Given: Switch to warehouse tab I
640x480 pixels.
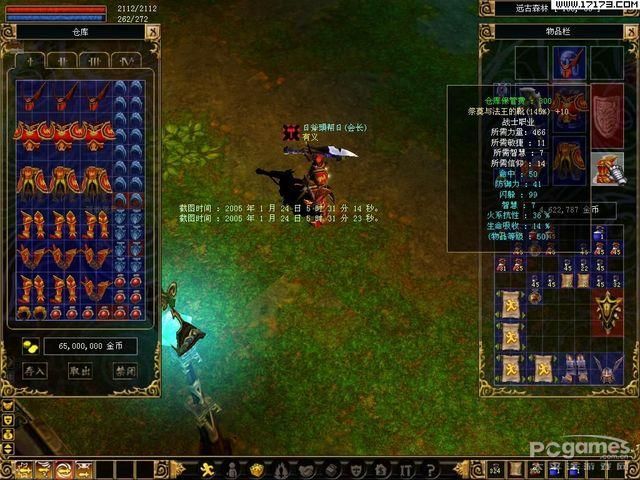Looking at the screenshot, I should 31,60.
